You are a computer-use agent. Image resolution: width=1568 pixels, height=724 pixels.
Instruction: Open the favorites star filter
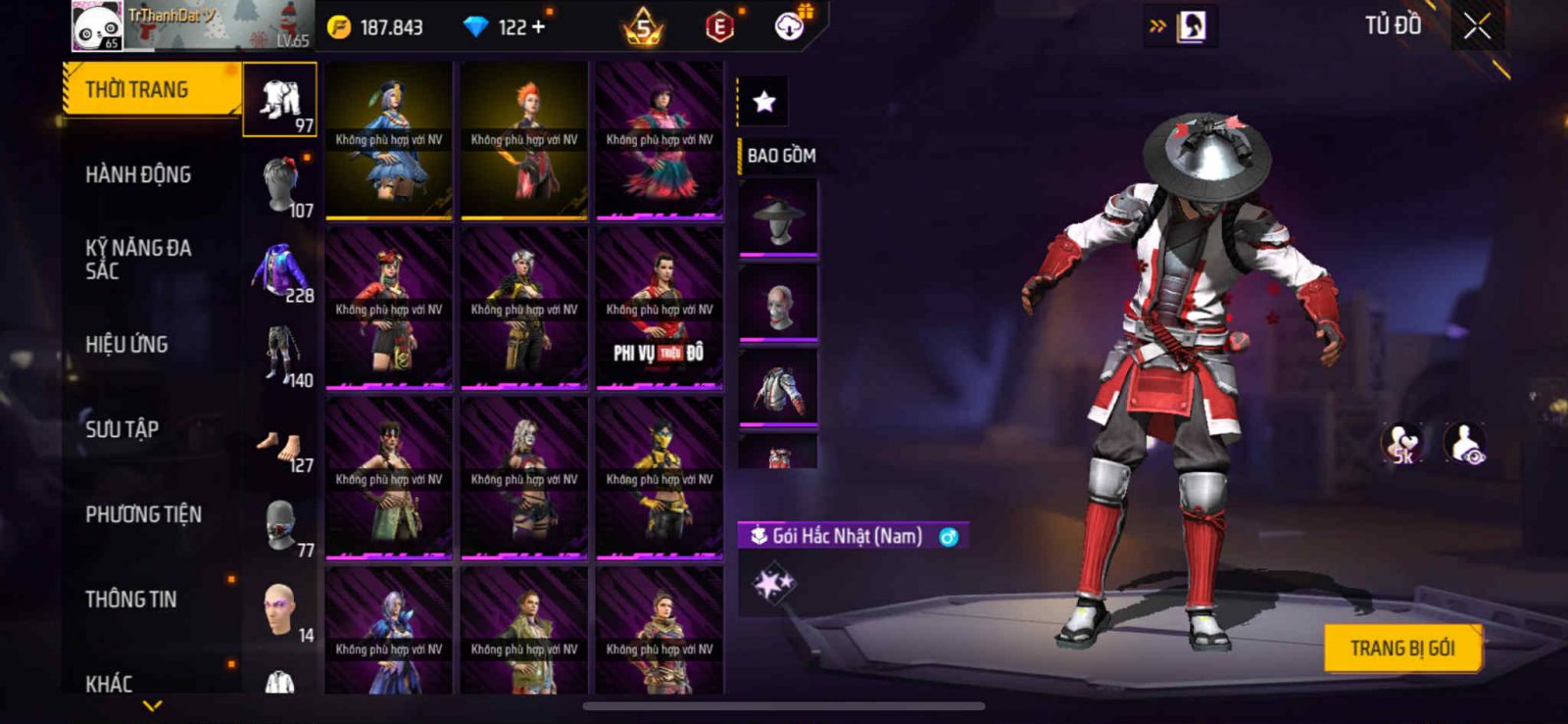click(763, 101)
